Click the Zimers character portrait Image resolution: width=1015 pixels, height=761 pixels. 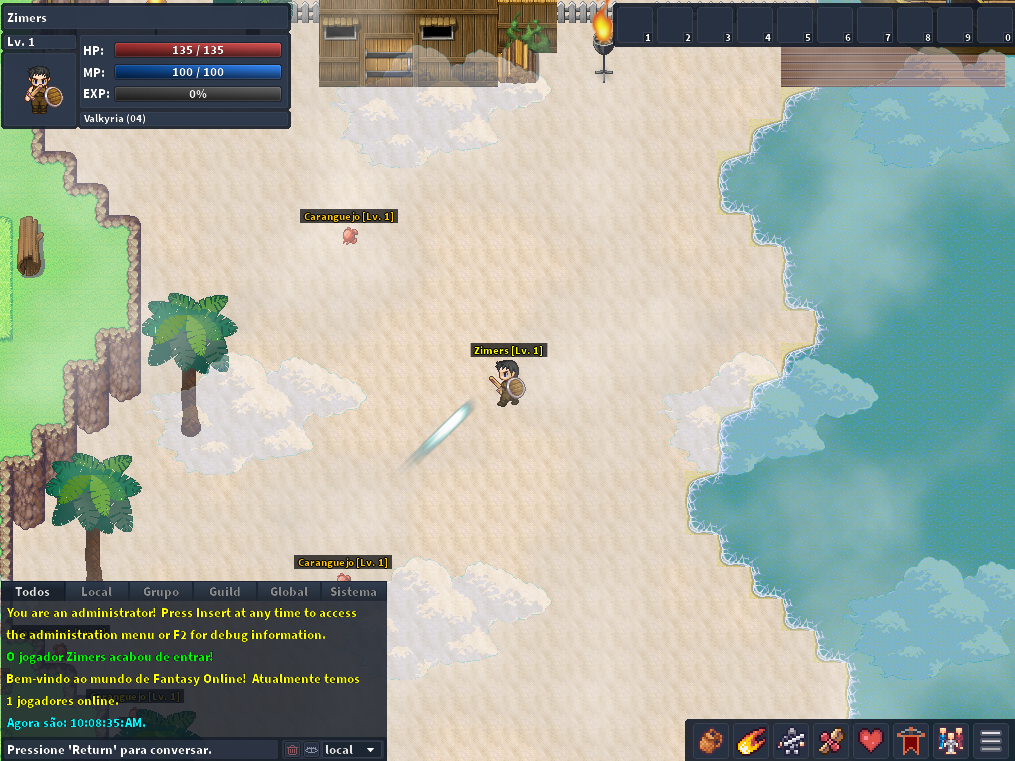tap(40, 89)
